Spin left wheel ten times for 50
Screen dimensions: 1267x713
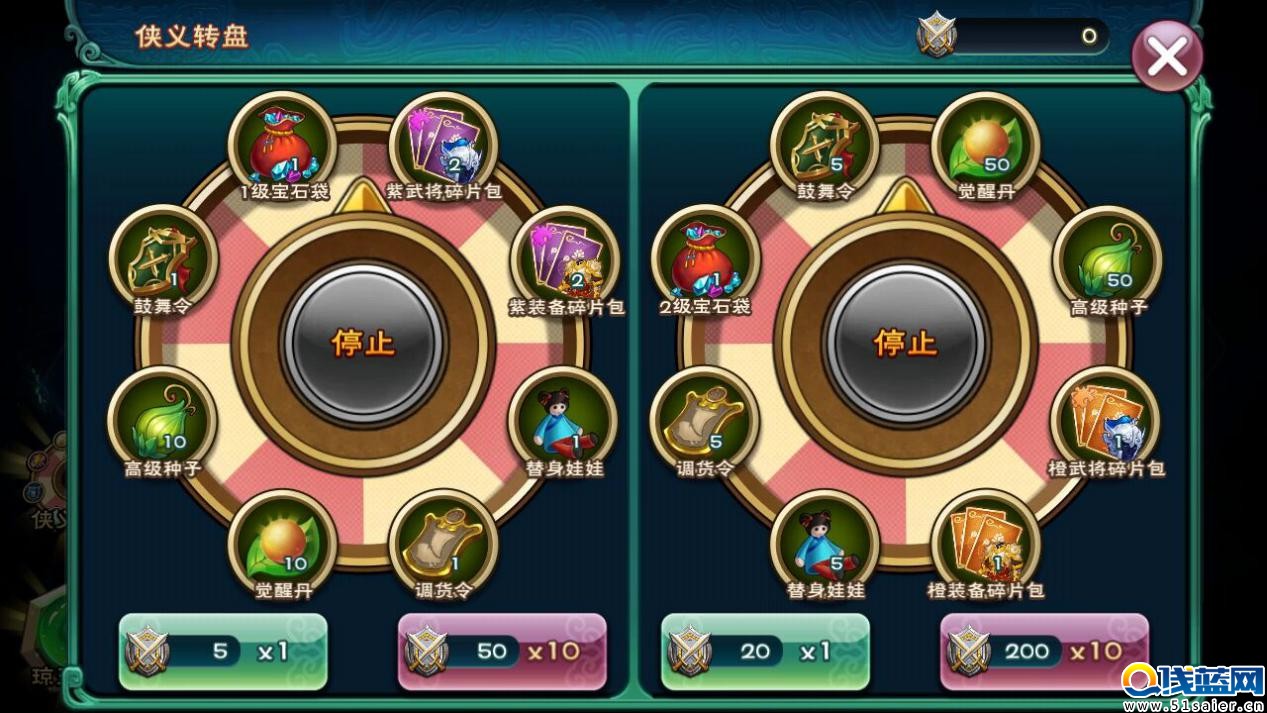click(502, 652)
